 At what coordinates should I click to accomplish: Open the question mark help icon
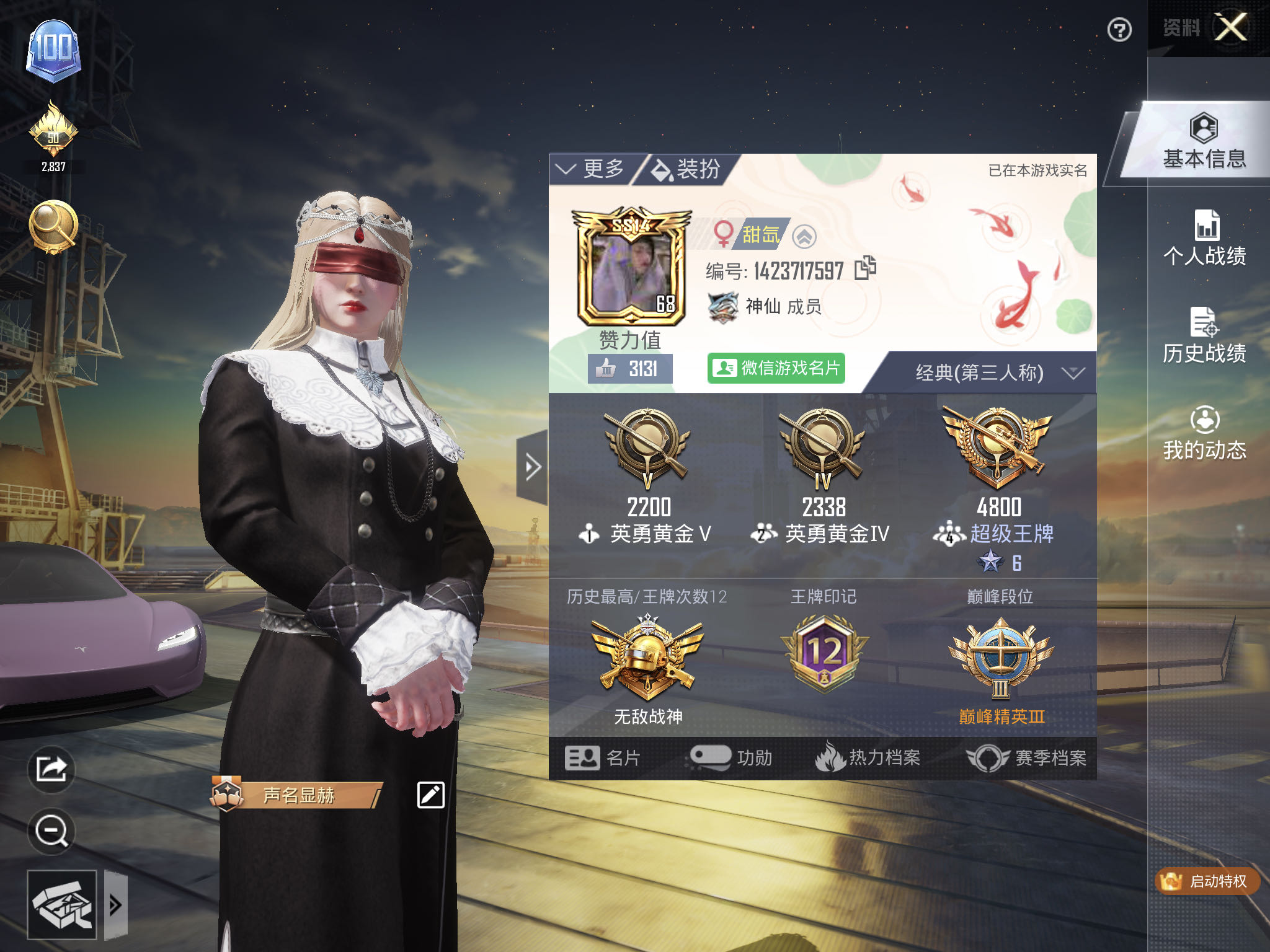[1119, 30]
